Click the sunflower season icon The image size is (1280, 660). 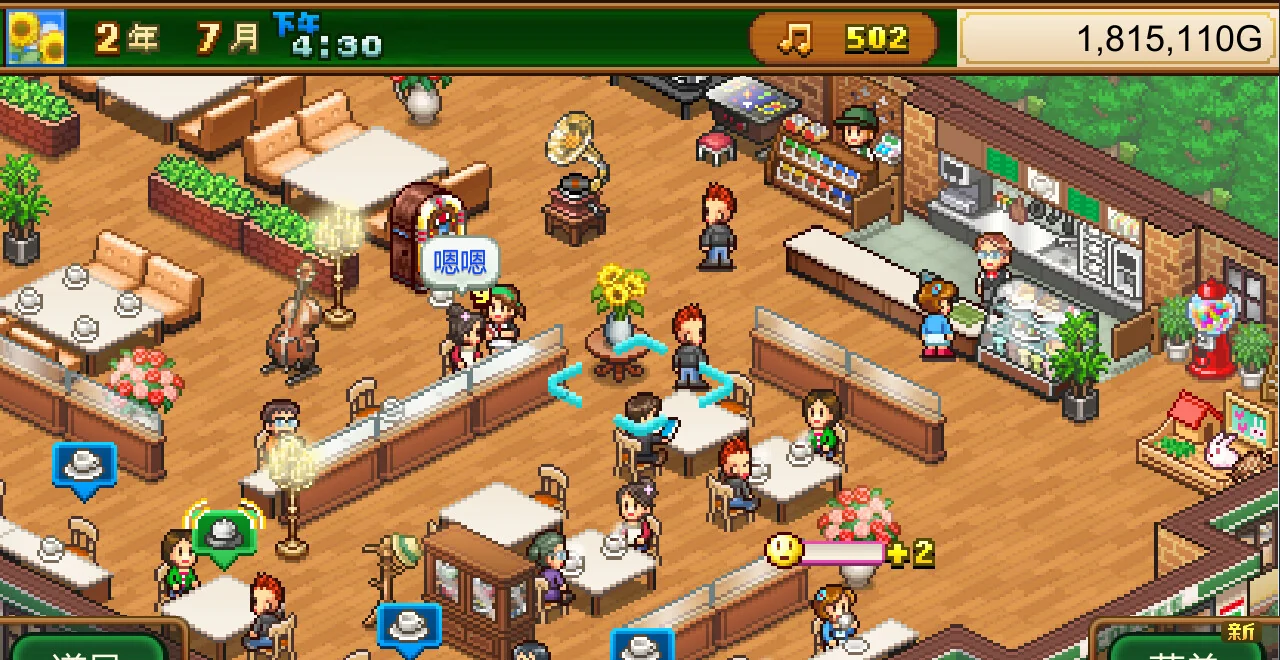pyautogui.click(x=36, y=38)
